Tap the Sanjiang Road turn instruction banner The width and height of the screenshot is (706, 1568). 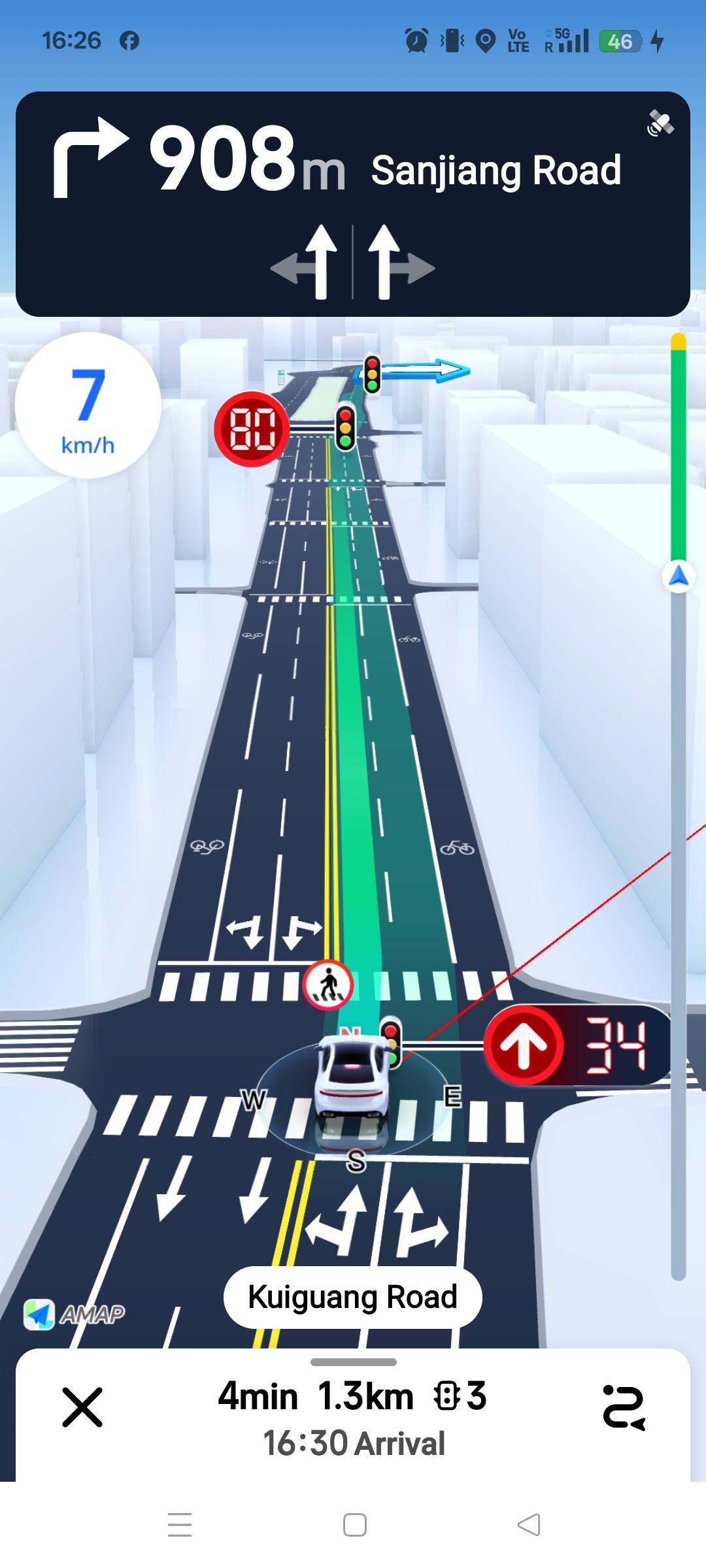(x=353, y=204)
